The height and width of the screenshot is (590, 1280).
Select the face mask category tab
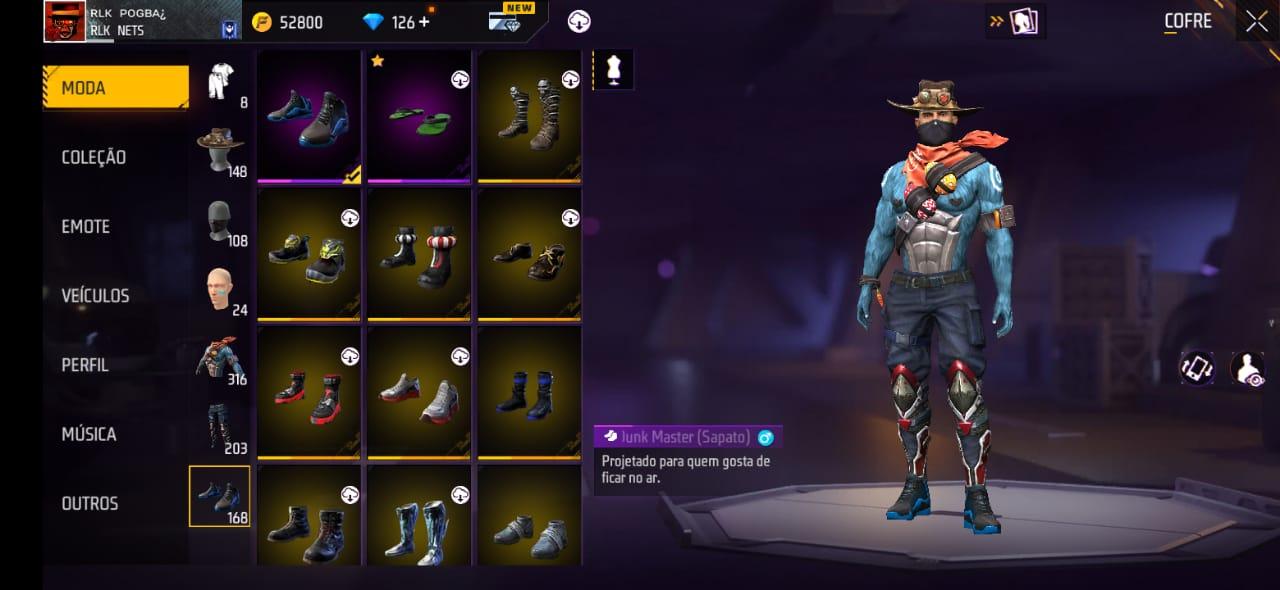(x=221, y=221)
